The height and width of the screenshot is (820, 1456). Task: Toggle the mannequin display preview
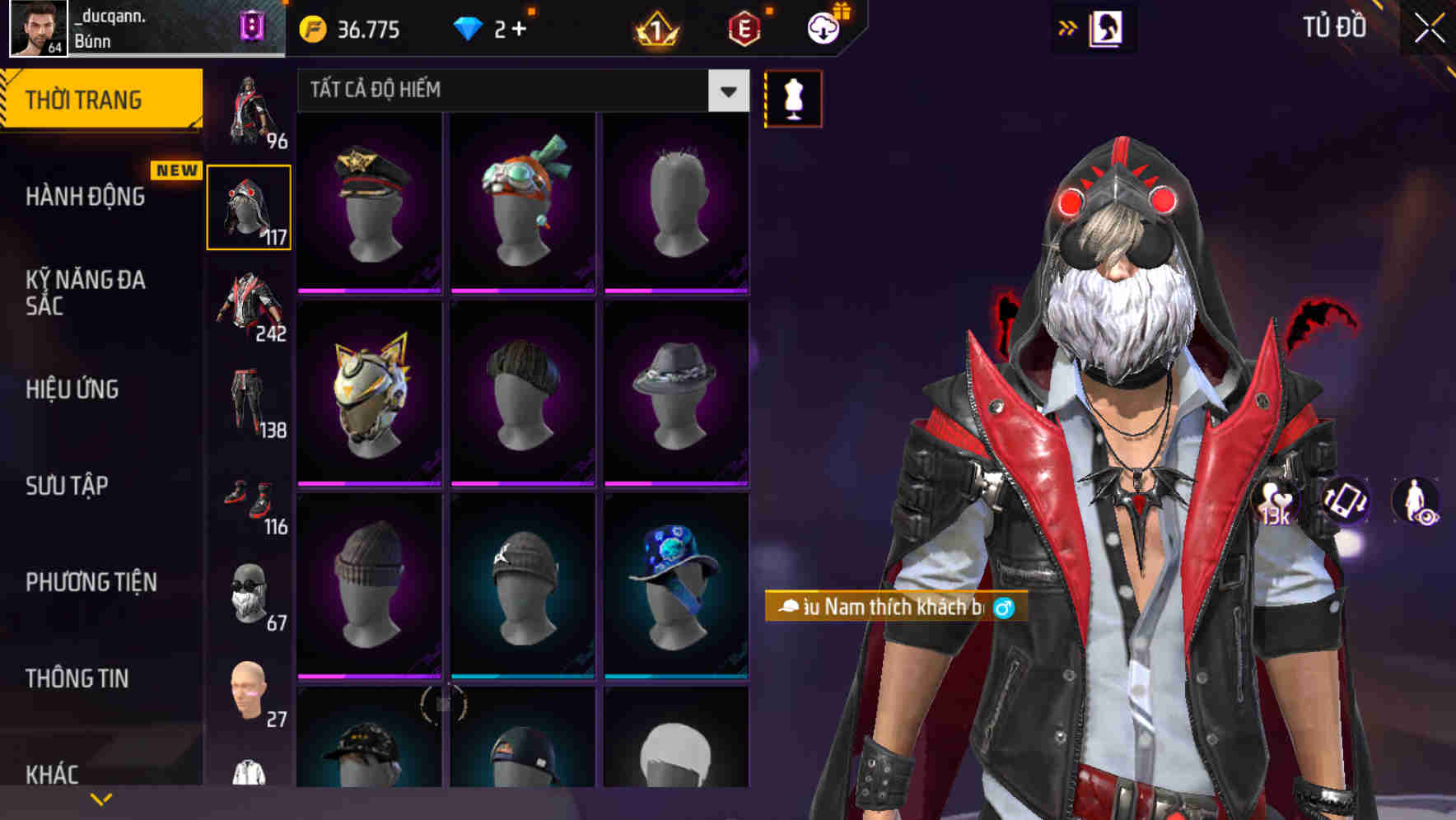[x=792, y=99]
